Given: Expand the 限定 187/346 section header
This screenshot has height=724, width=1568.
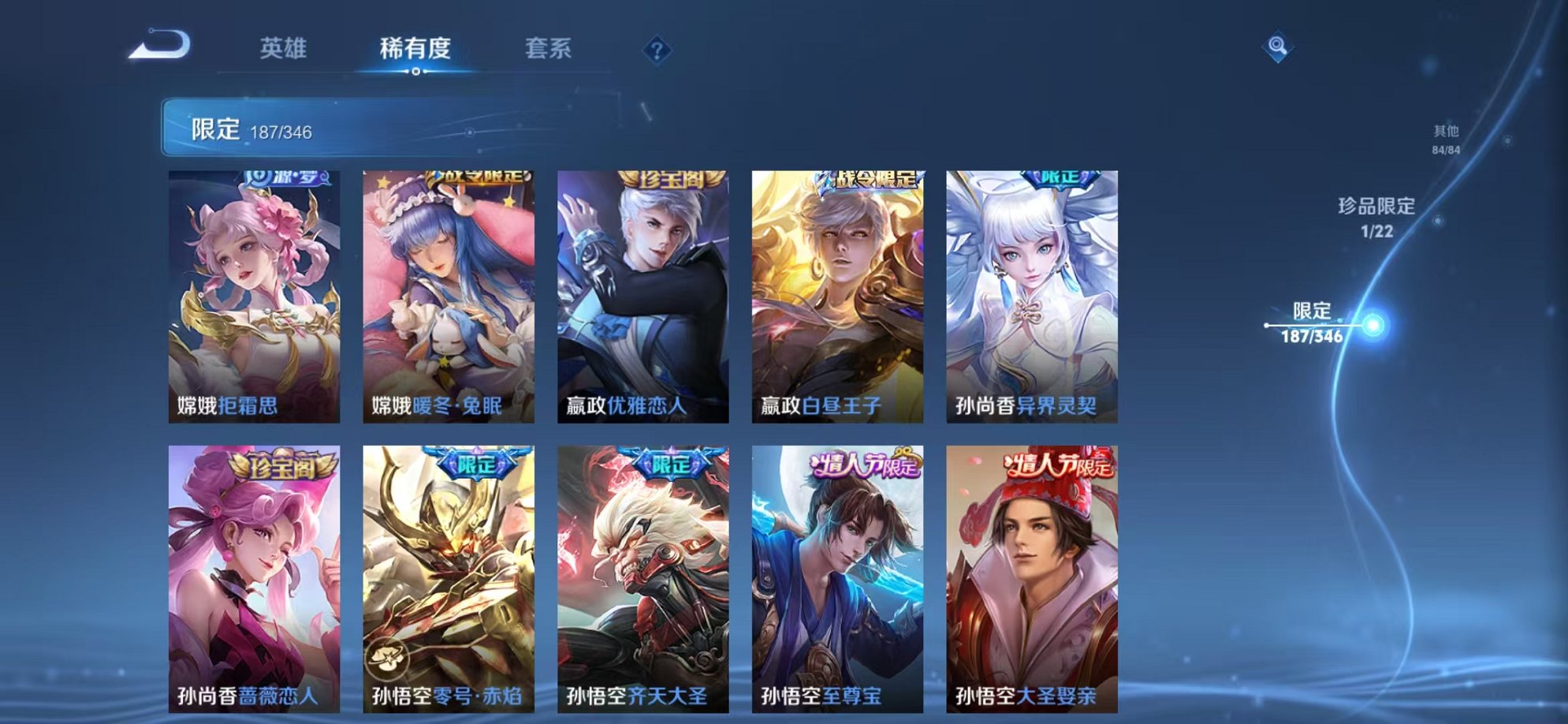Looking at the screenshot, I should click(252, 127).
